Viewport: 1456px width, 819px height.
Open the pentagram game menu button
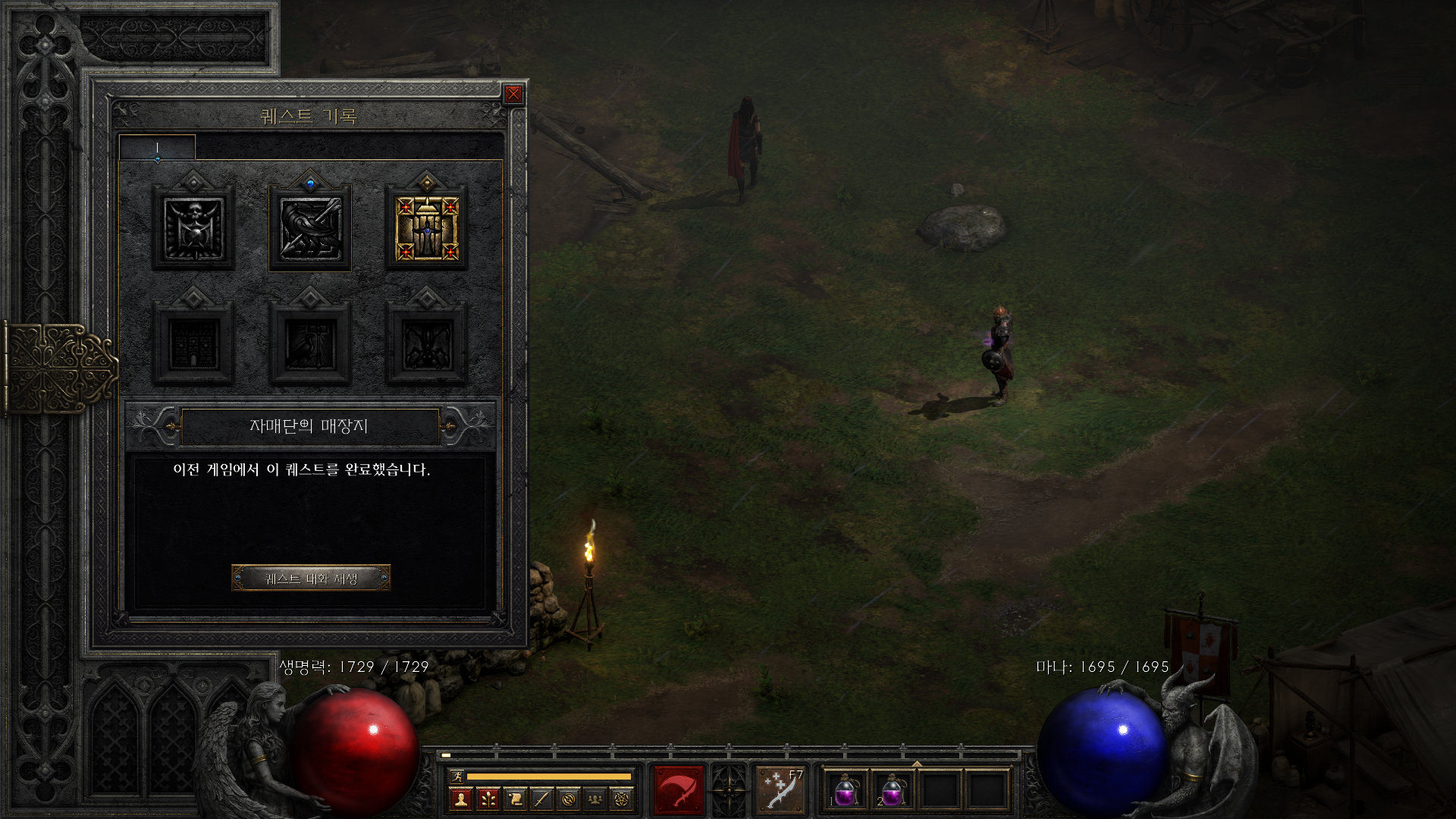pos(623,799)
